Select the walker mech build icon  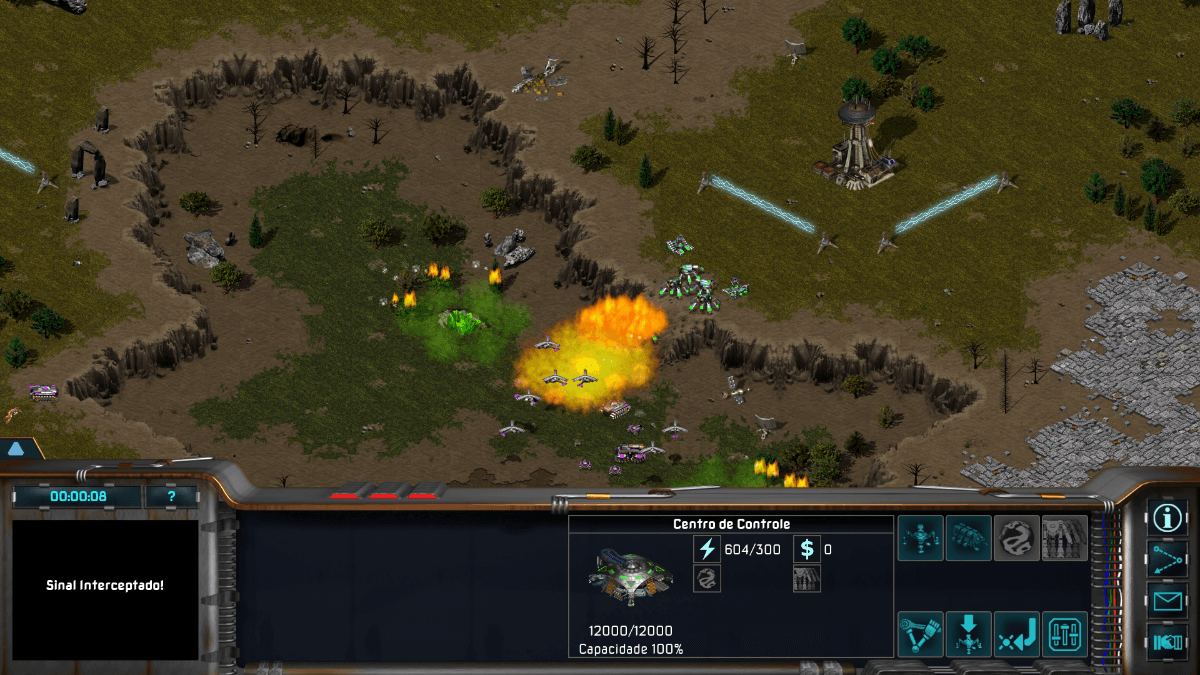click(920, 538)
